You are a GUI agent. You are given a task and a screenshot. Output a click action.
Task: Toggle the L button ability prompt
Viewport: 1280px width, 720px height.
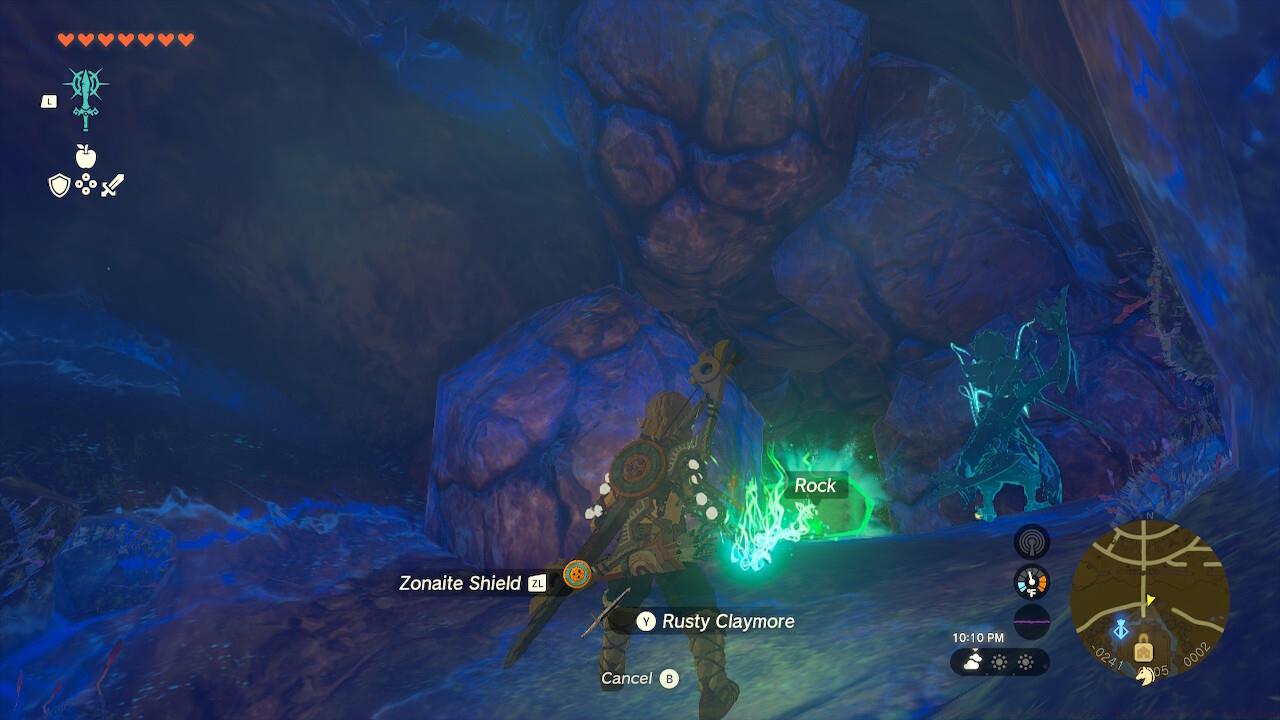(x=47, y=100)
